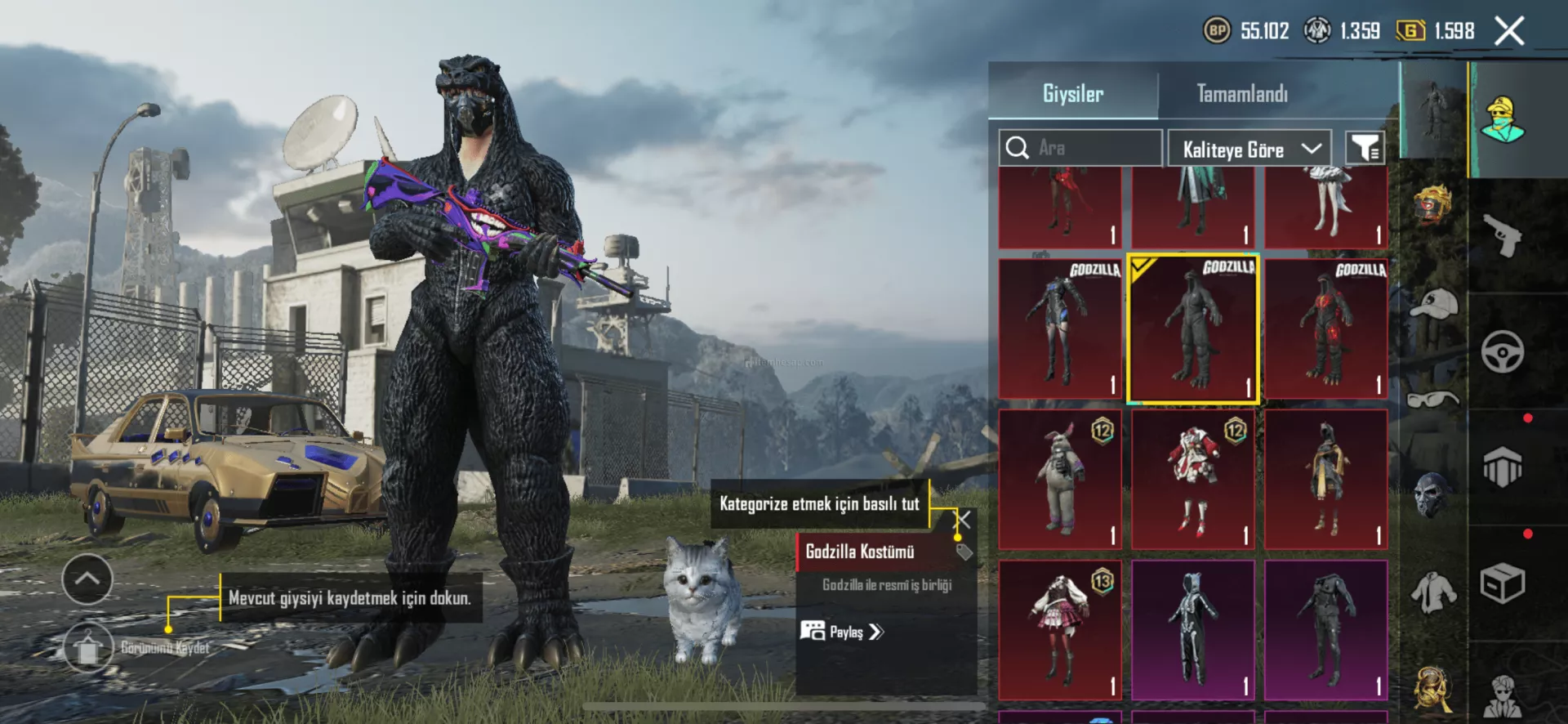Viewport: 1568px width, 724px height.
Task: Select the sunglasses eyewear category
Action: point(1433,399)
